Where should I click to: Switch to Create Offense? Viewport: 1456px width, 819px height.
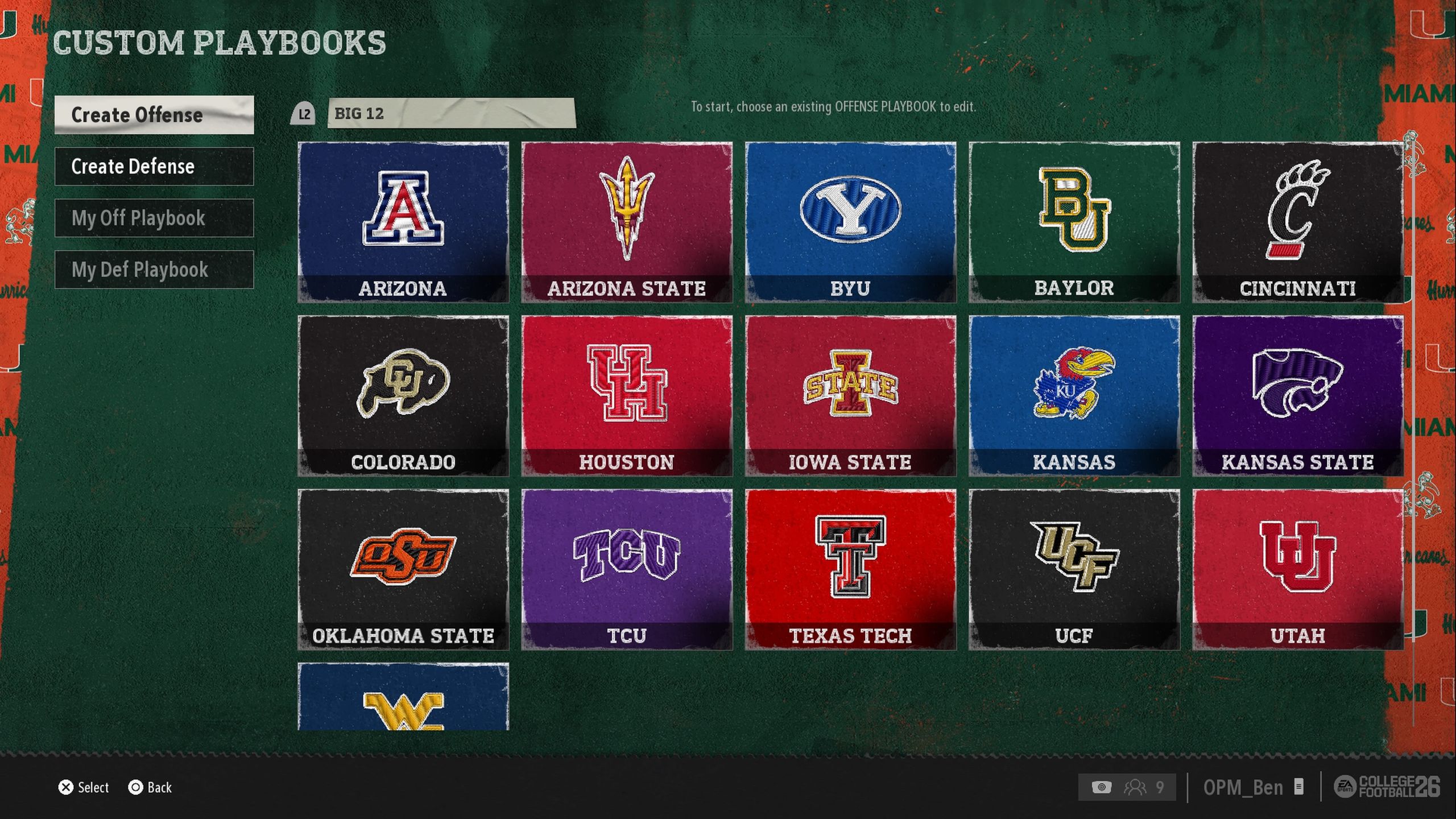pyautogui.click(x=154, y=115)
